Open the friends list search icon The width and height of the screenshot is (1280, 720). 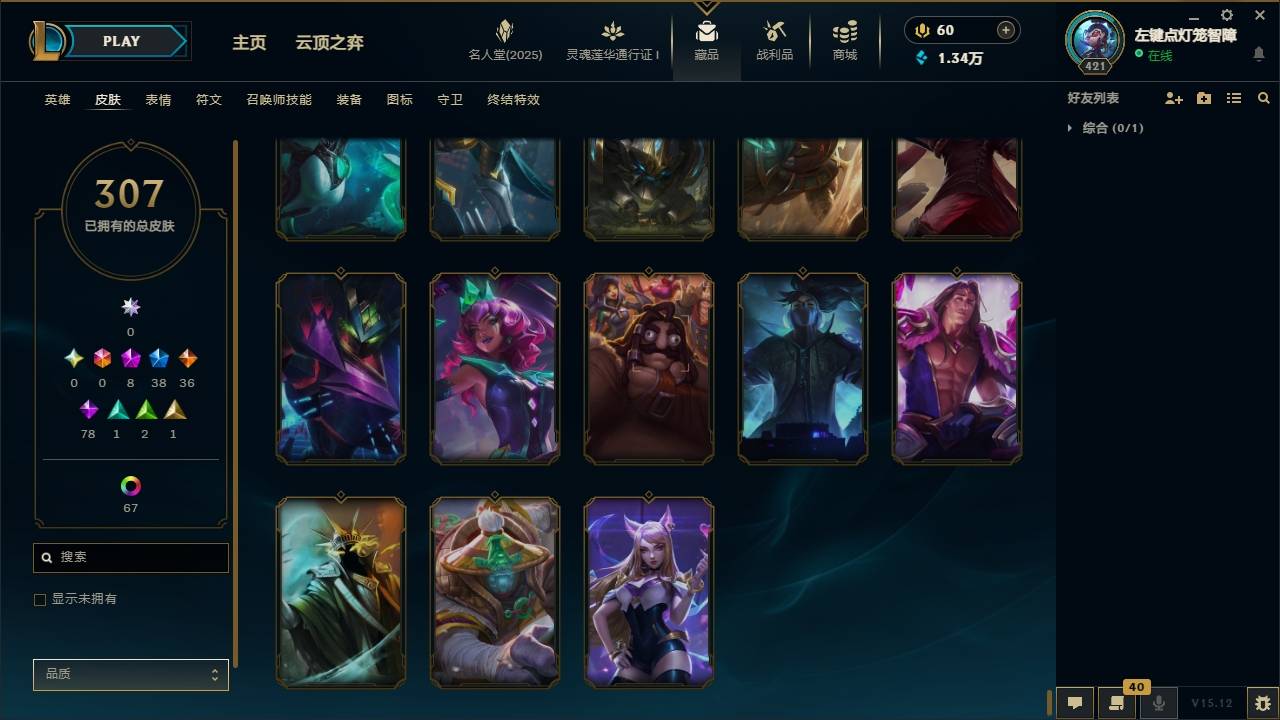point(1263,98)
